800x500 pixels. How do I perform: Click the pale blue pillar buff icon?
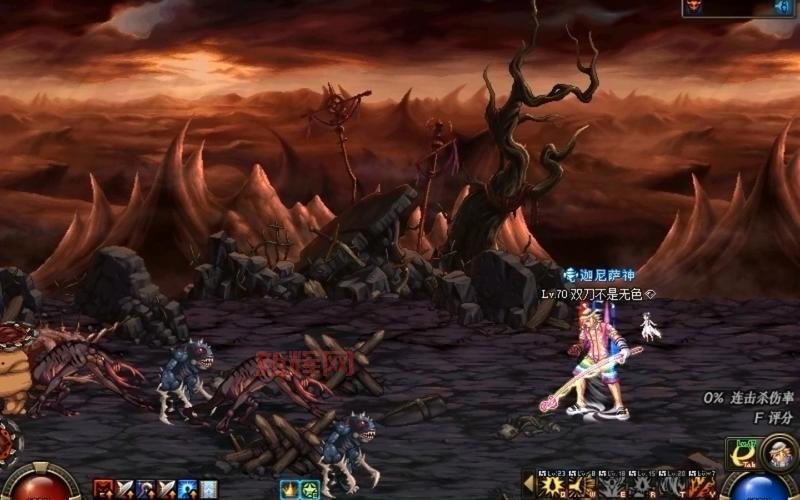click(209, 489)
